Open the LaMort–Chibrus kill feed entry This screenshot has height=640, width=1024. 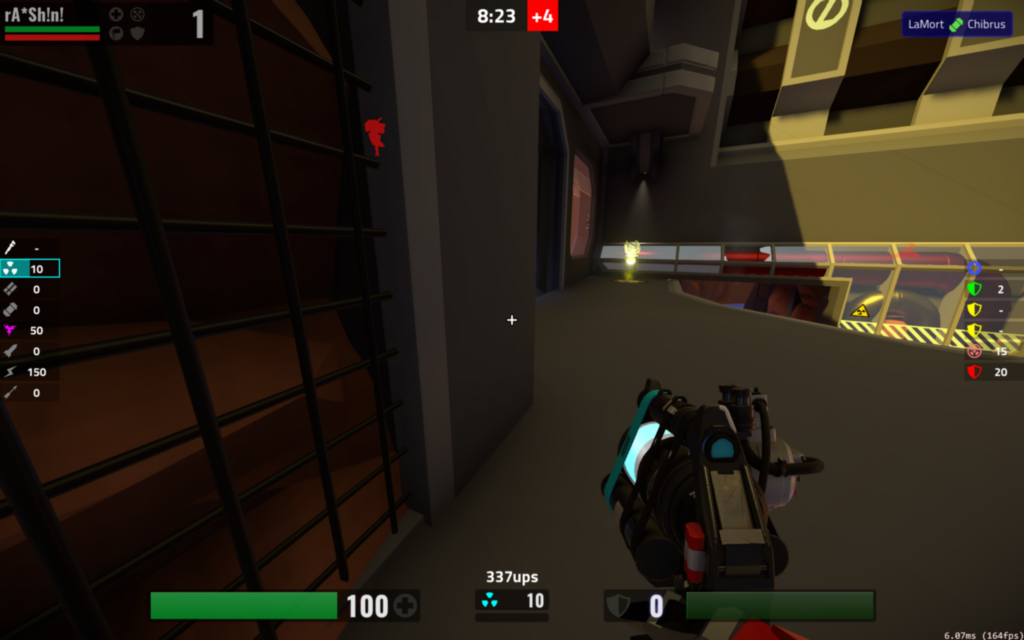pyautogui.click(x=956, y=24)
